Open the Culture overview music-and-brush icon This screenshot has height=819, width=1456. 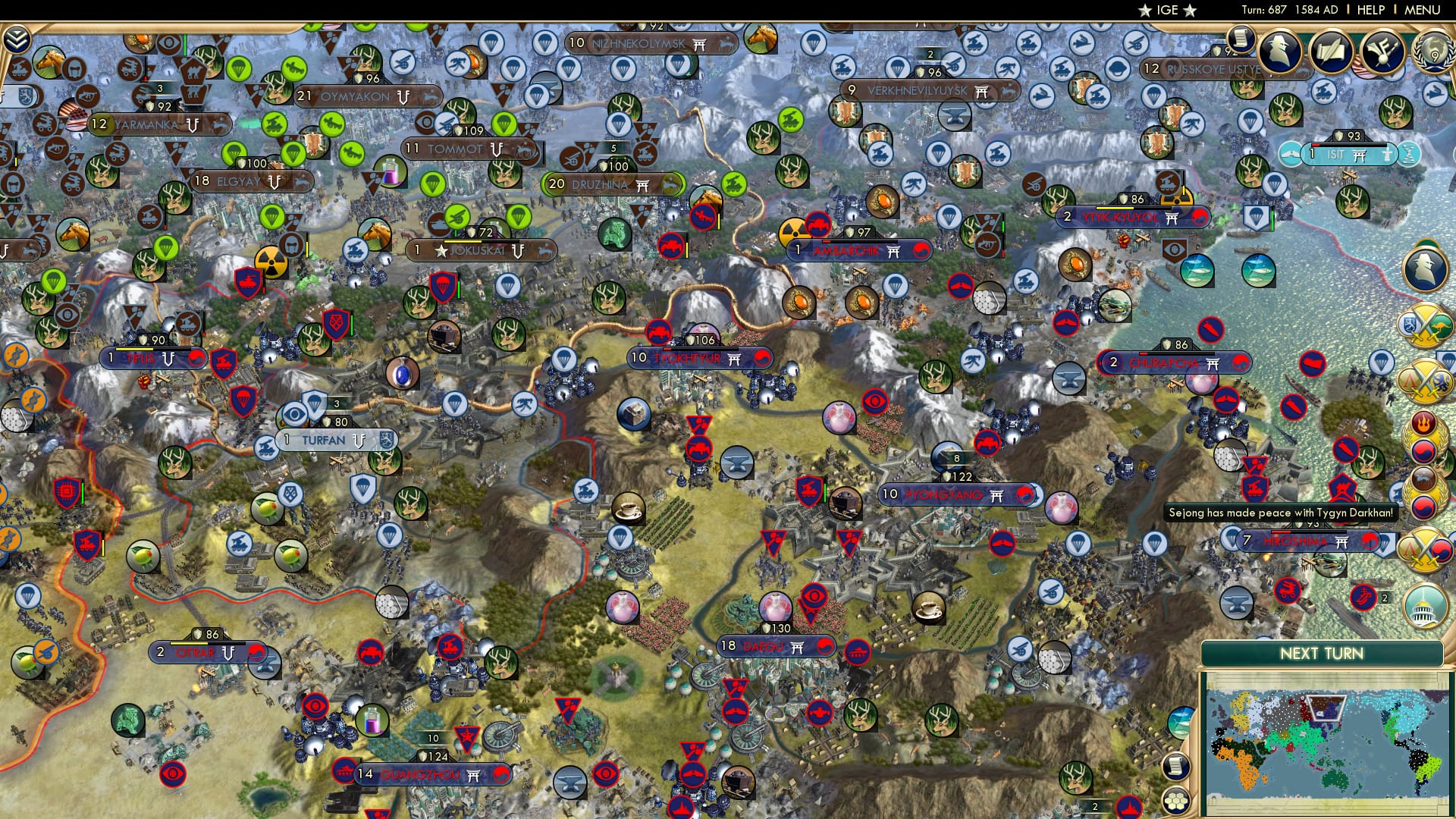click(x=1382, y=53)
